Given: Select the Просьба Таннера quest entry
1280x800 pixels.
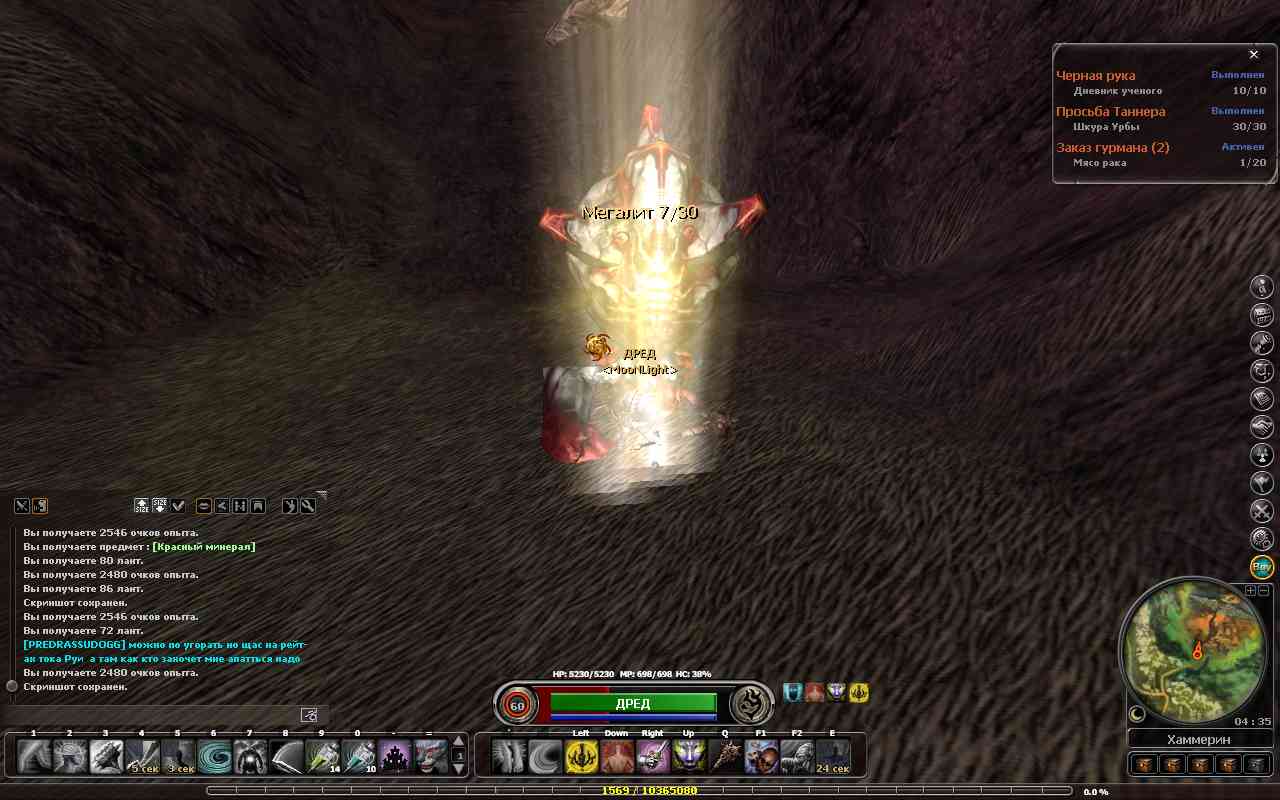Looking at the screenshot, I should (1111, 112).
